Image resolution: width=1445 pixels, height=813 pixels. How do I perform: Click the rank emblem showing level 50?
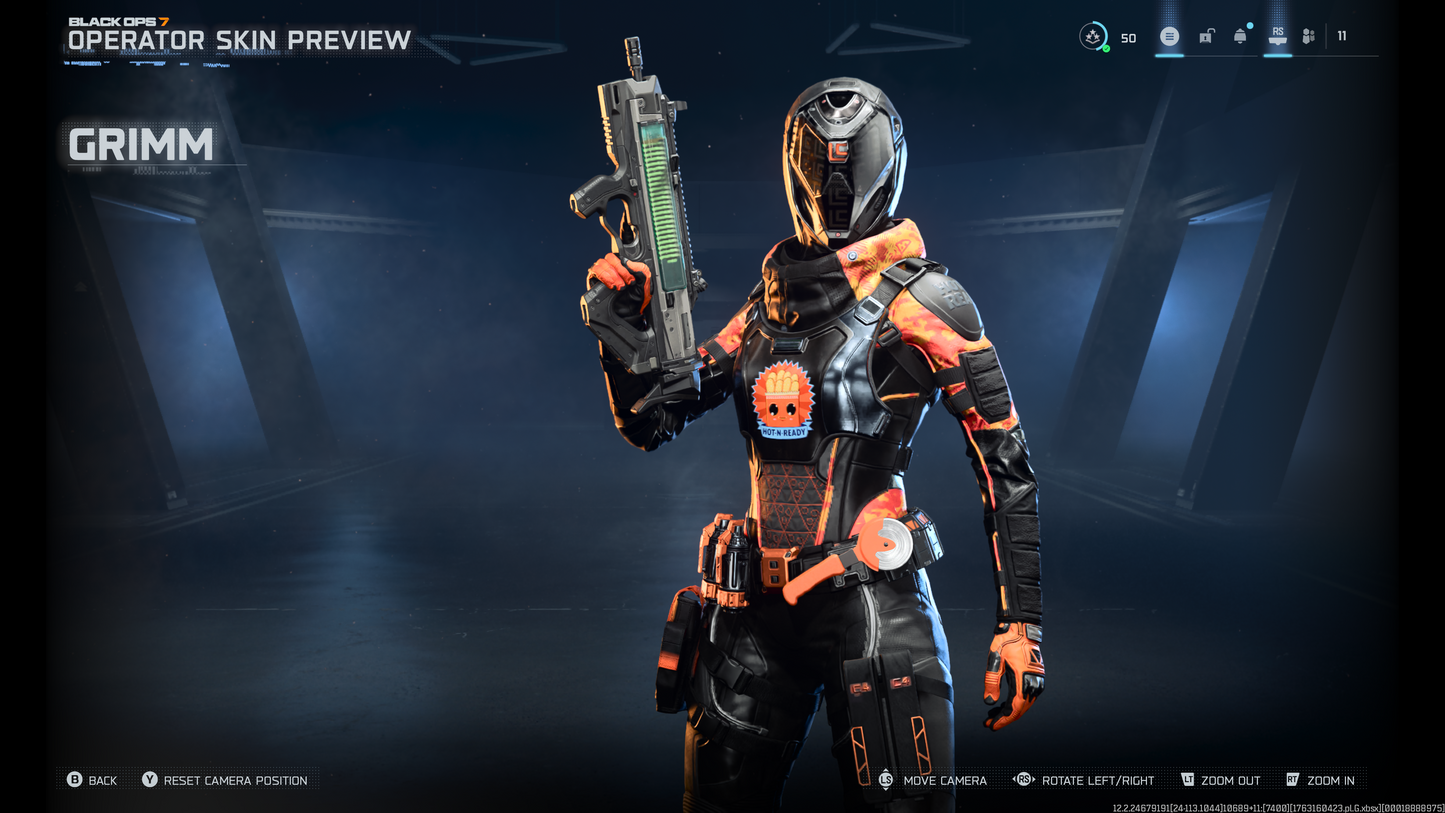tap(1090, 34)
